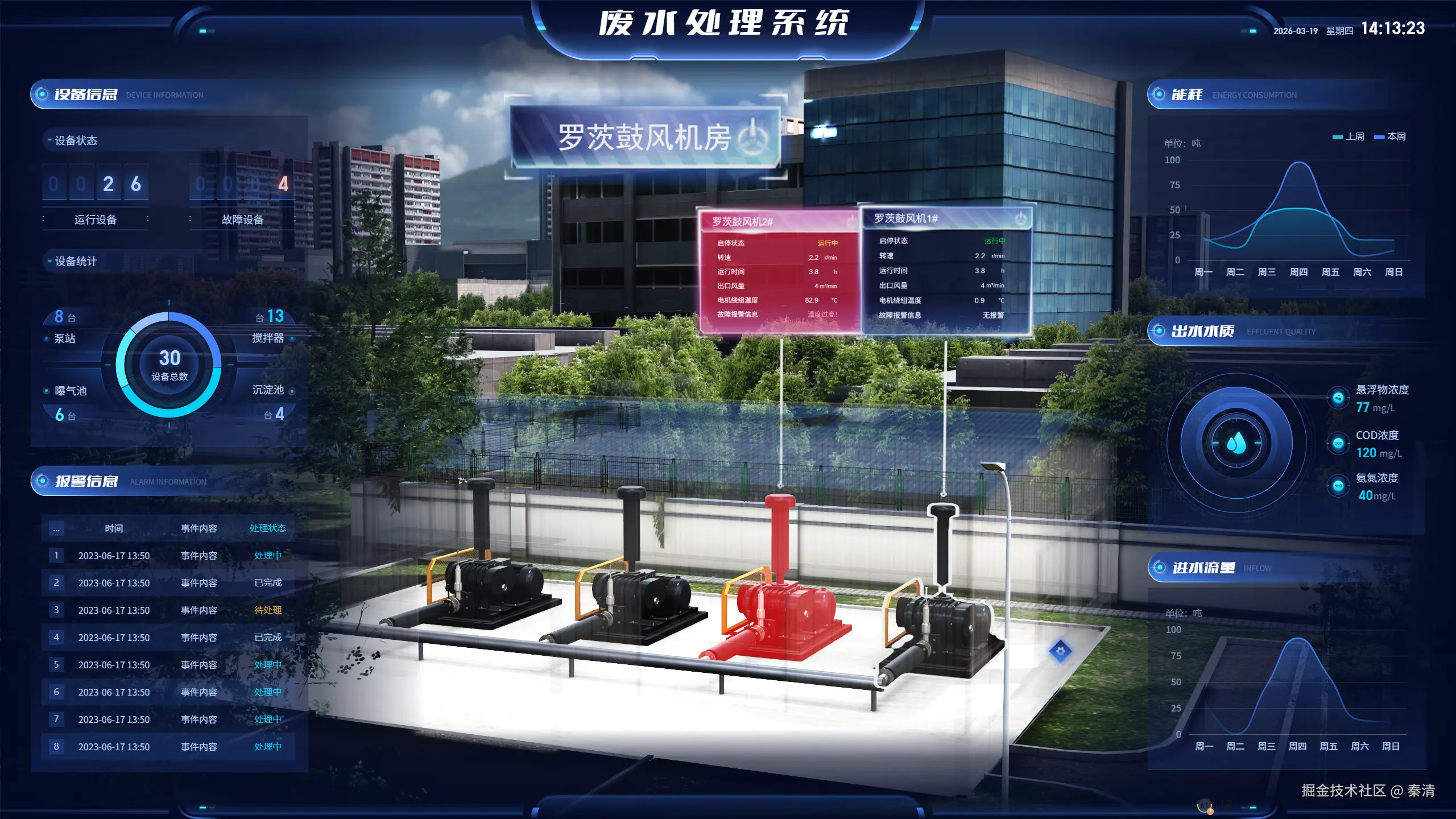Click the orb icon beside 报警信息 title
Image resolution: width=1456 pixels, height=819 pixels.
(43, 481)
